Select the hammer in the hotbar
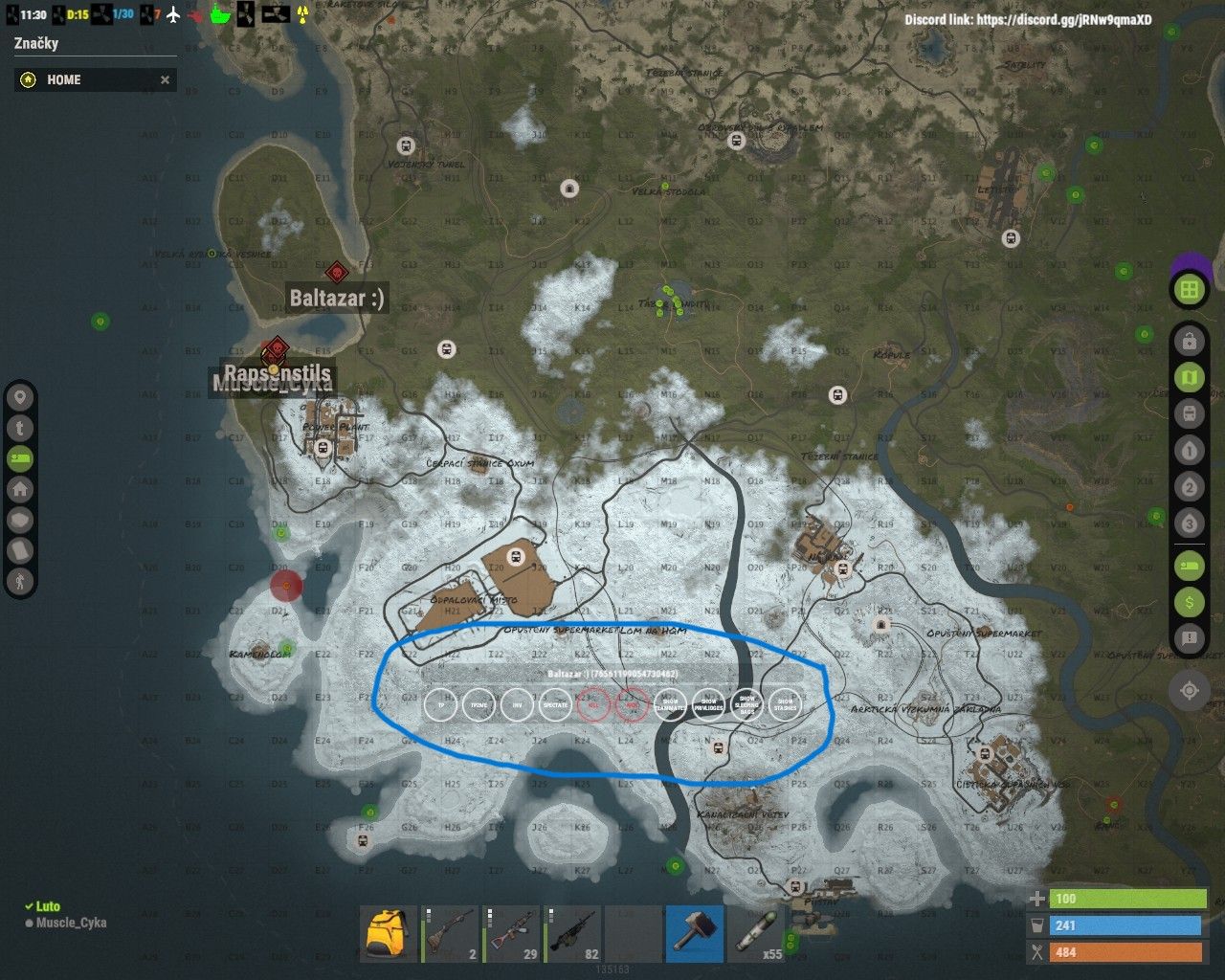This screenshot has height=980, width=1225. click(694, 933)
